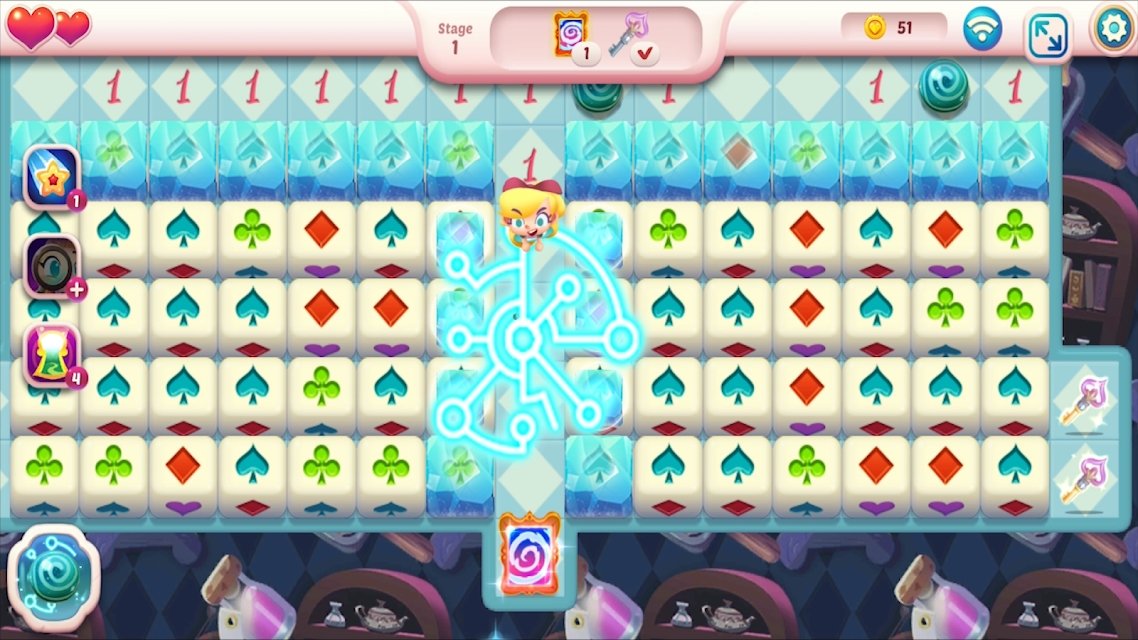Check the Wi-Fi connection icon
Screen dimensions: 1138x640
[982, 29]
